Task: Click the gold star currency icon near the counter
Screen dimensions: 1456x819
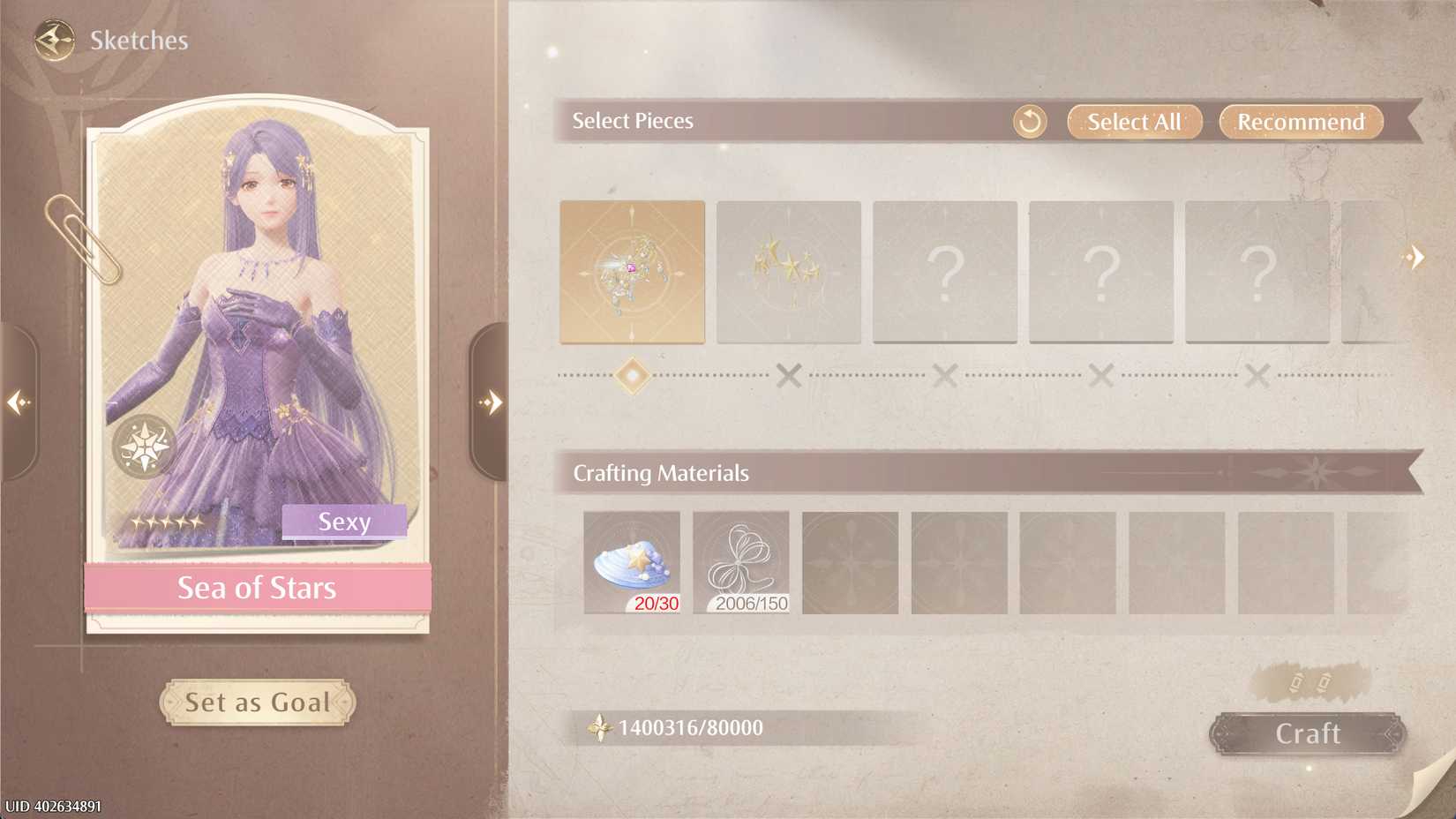Action: coord(602,729)
